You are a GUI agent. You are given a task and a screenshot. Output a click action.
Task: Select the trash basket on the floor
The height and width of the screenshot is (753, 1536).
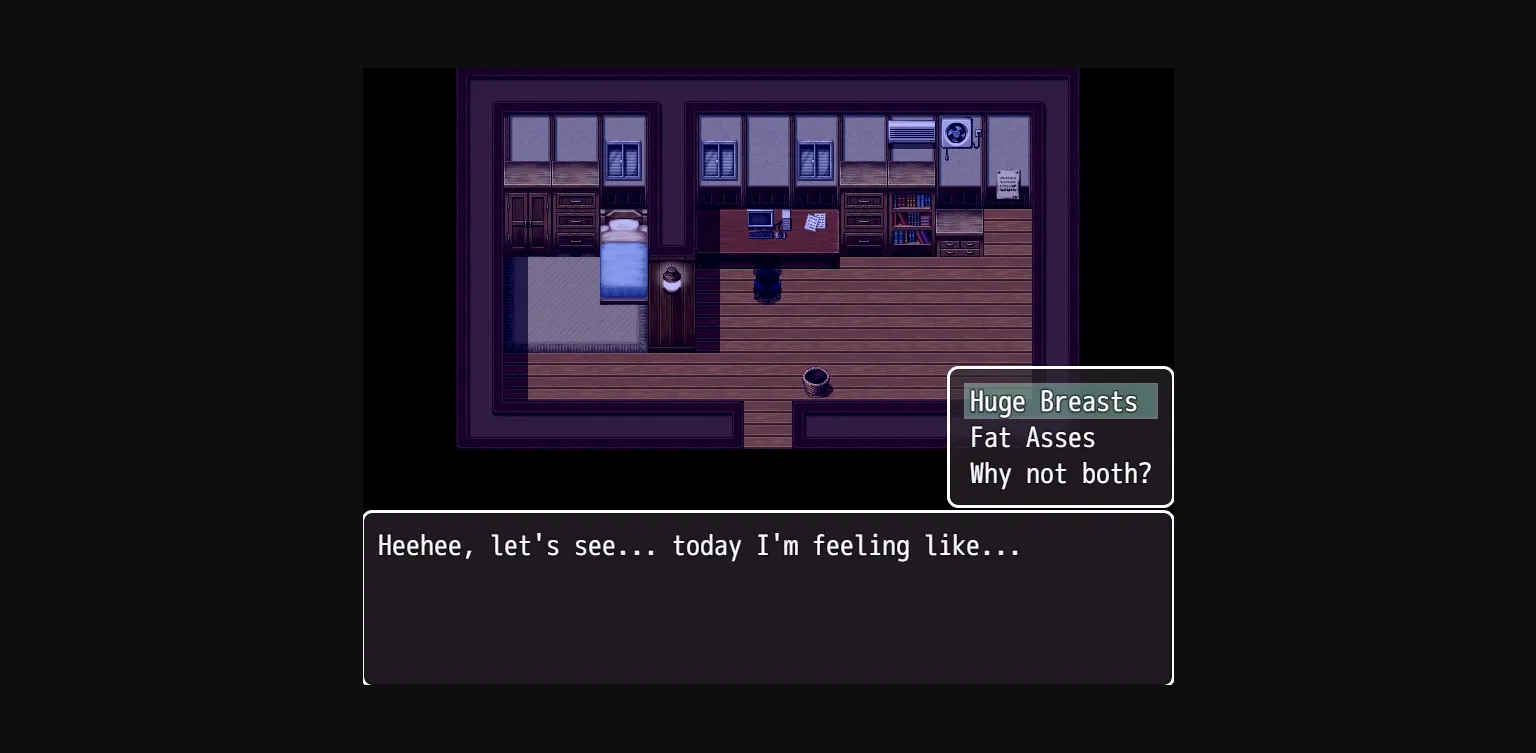(x=817, y=381)
